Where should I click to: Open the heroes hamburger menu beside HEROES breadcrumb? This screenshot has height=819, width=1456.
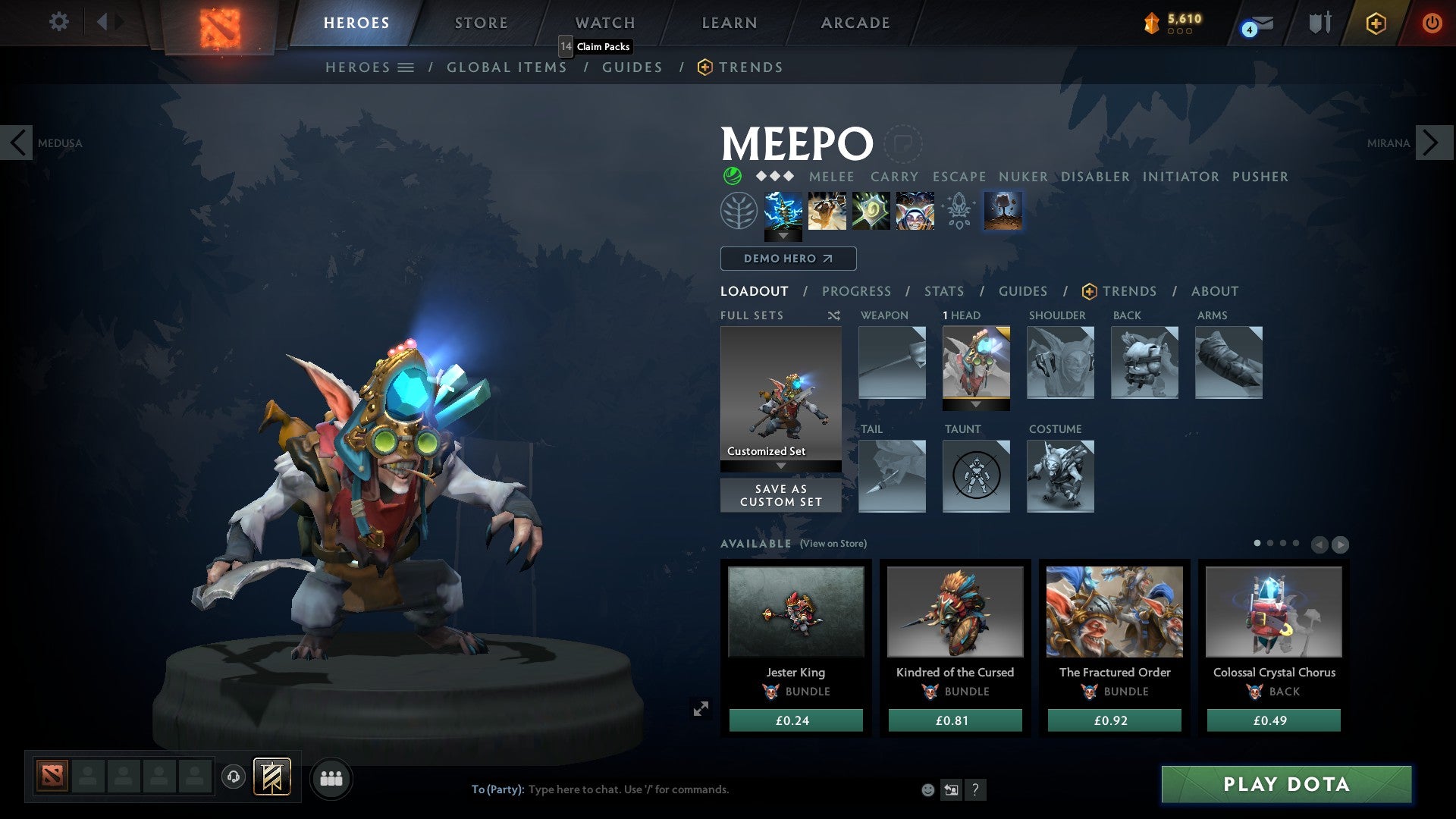407,67
